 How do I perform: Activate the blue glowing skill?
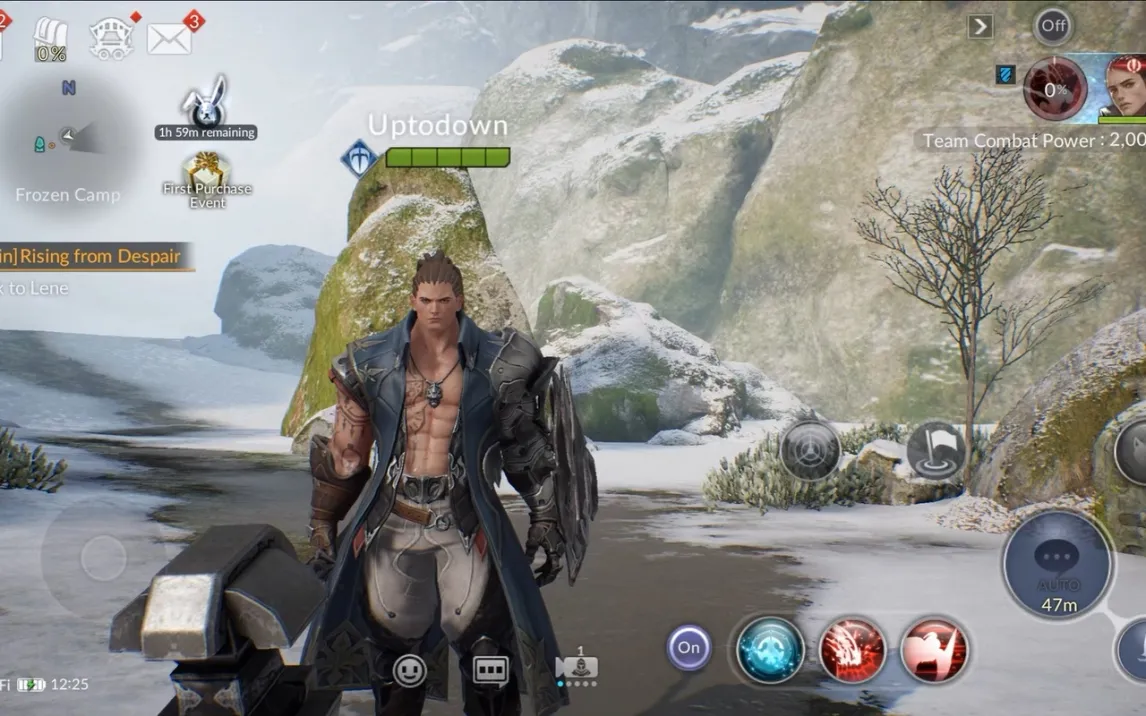coord(771,650)
